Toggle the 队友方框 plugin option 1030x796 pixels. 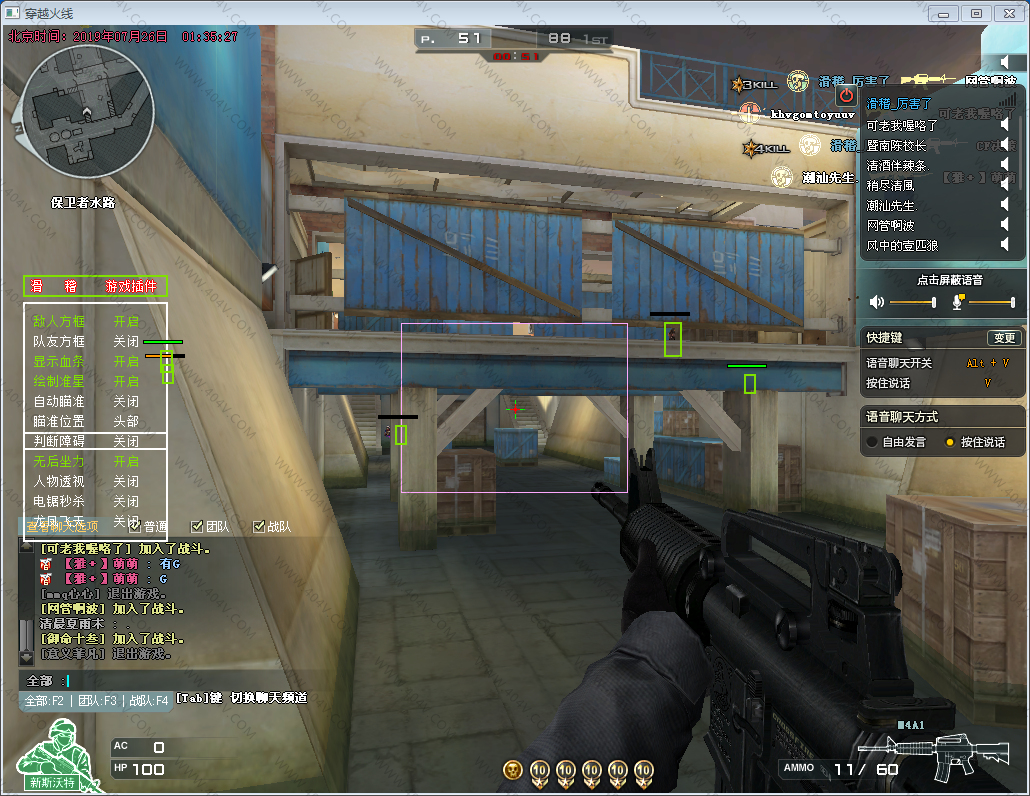125,341
